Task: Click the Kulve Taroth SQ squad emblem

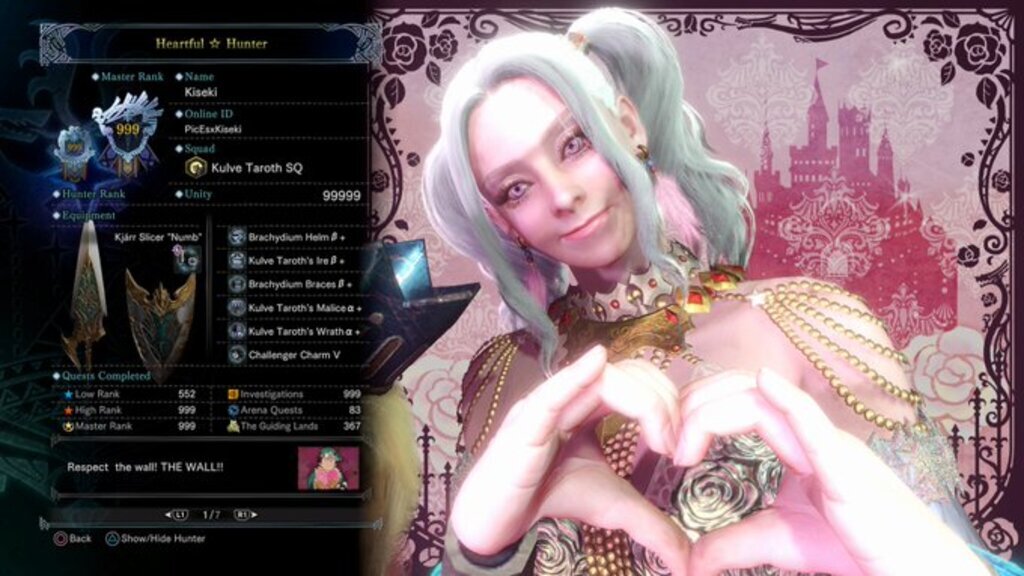Action: pos(197,167)
